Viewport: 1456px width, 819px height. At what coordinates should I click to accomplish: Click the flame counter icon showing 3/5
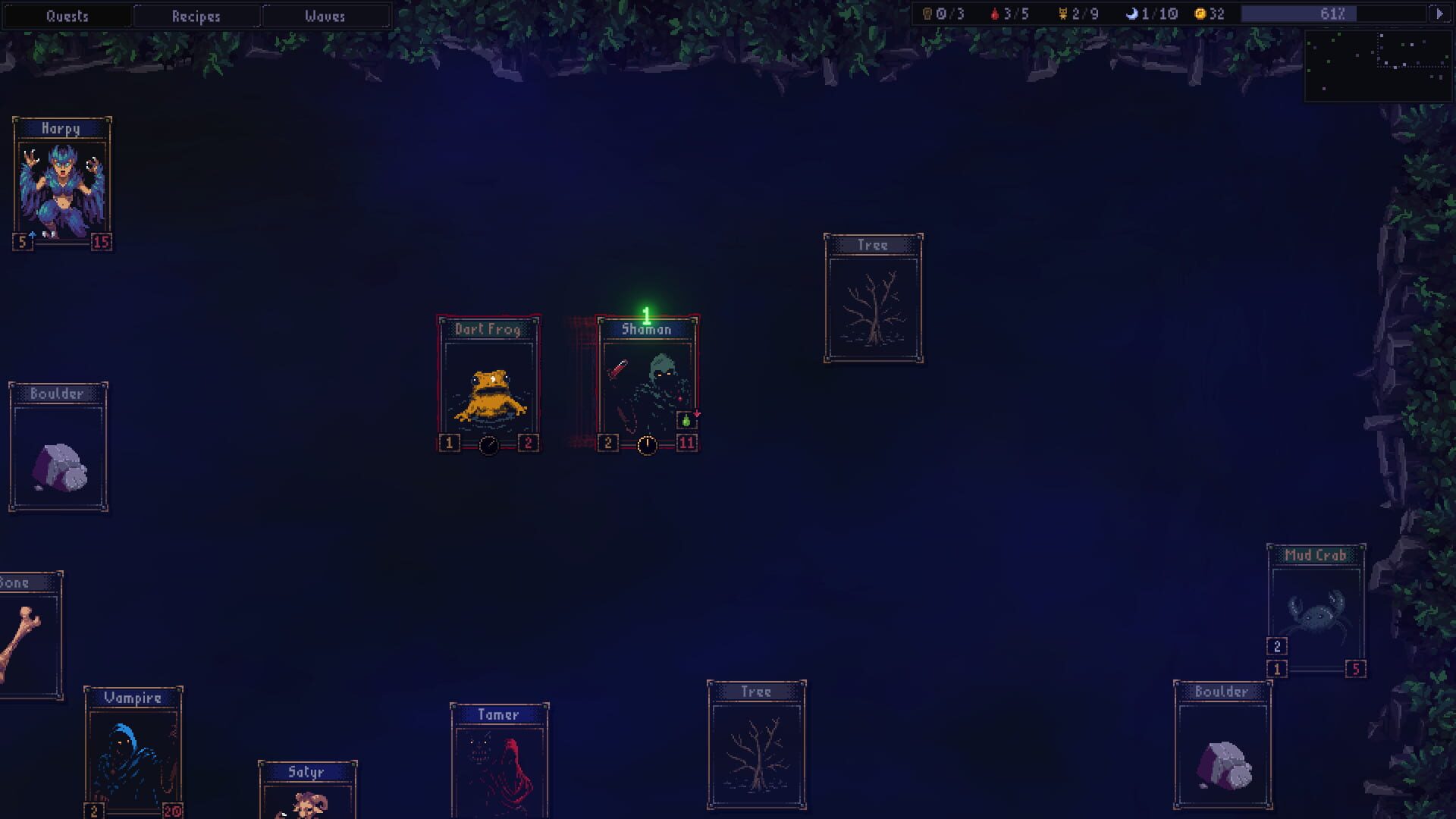tap(996, 13)
